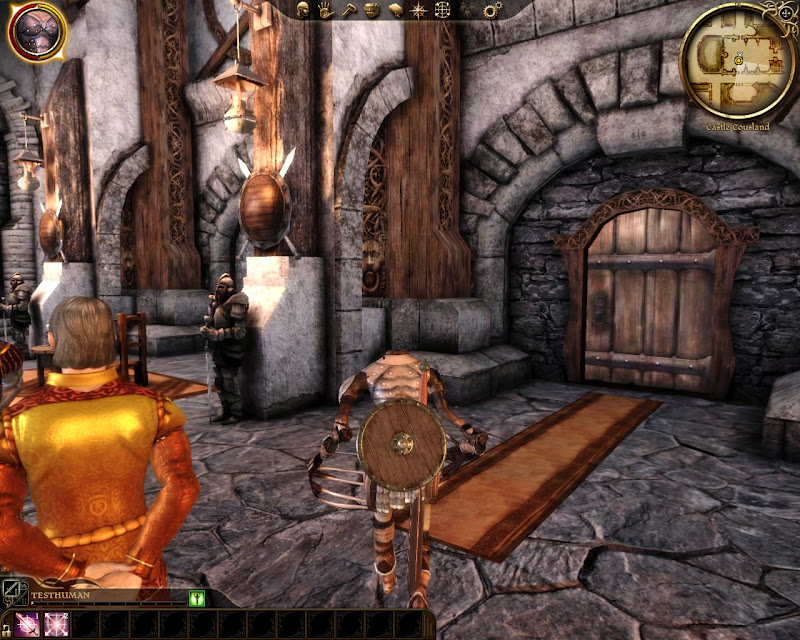The width and height of the screenshot is (800, 640).
Task: Open the inventory backpack icon
Action: coord(371,10)
